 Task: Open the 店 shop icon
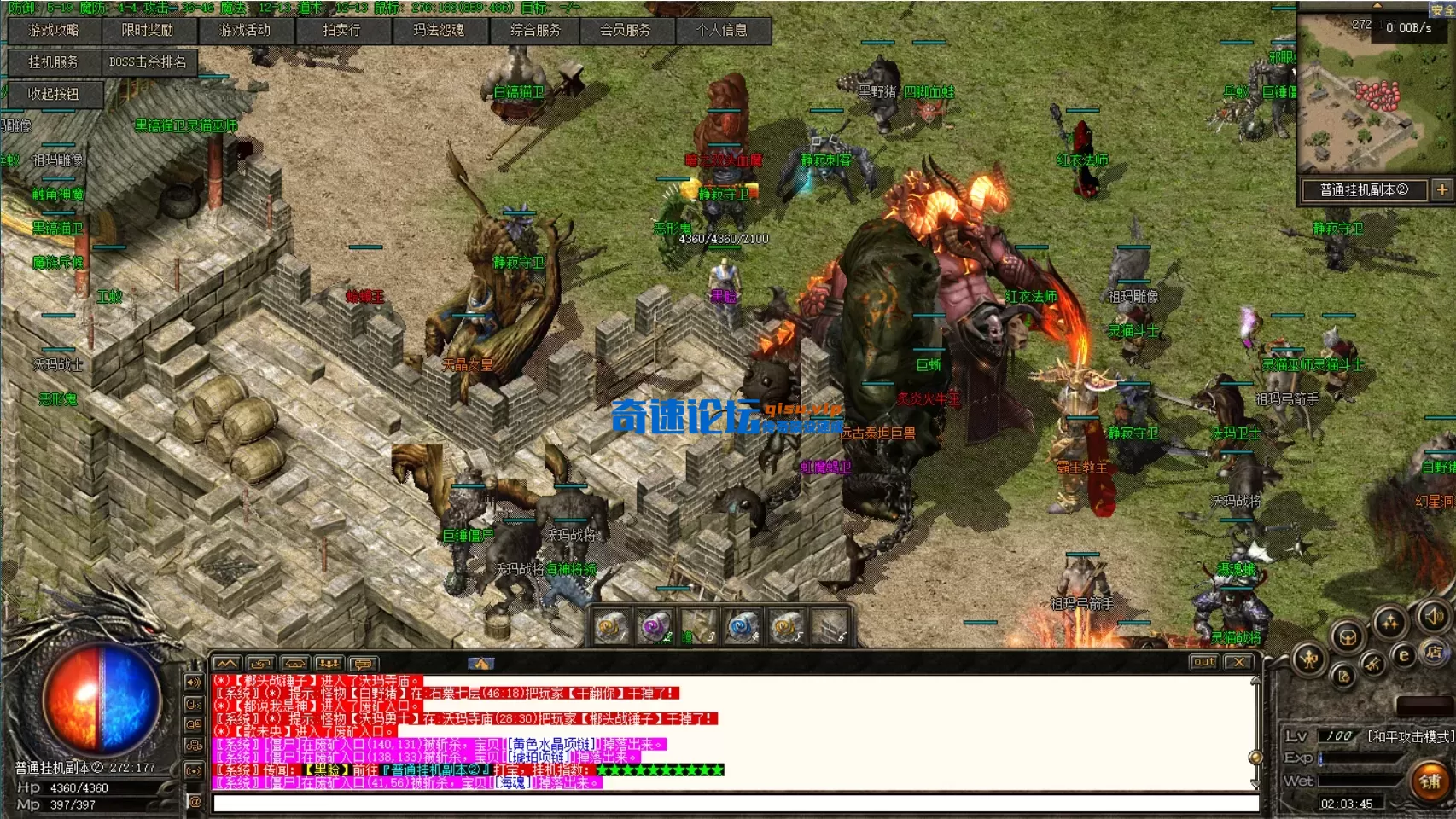pos(1433,652)
